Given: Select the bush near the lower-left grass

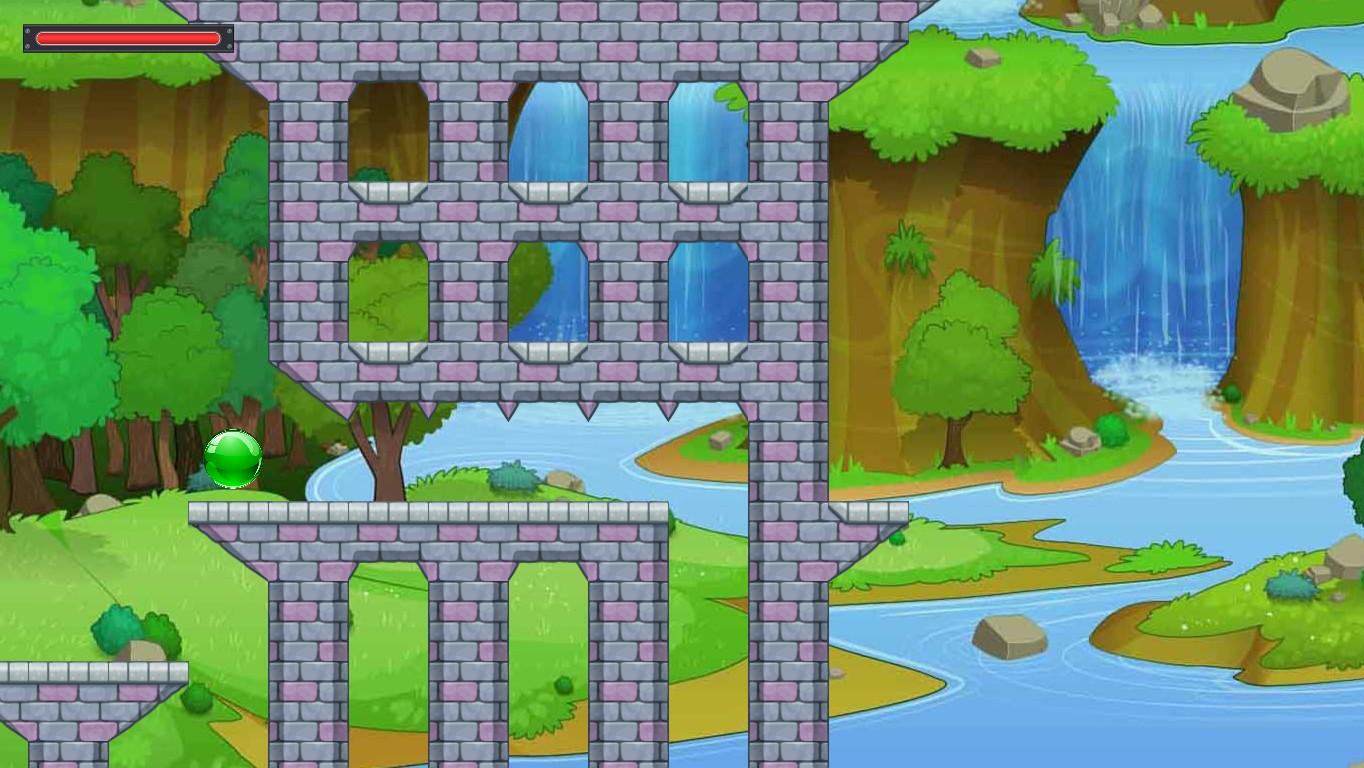Looking at the screenshot, I should point(115,629).
